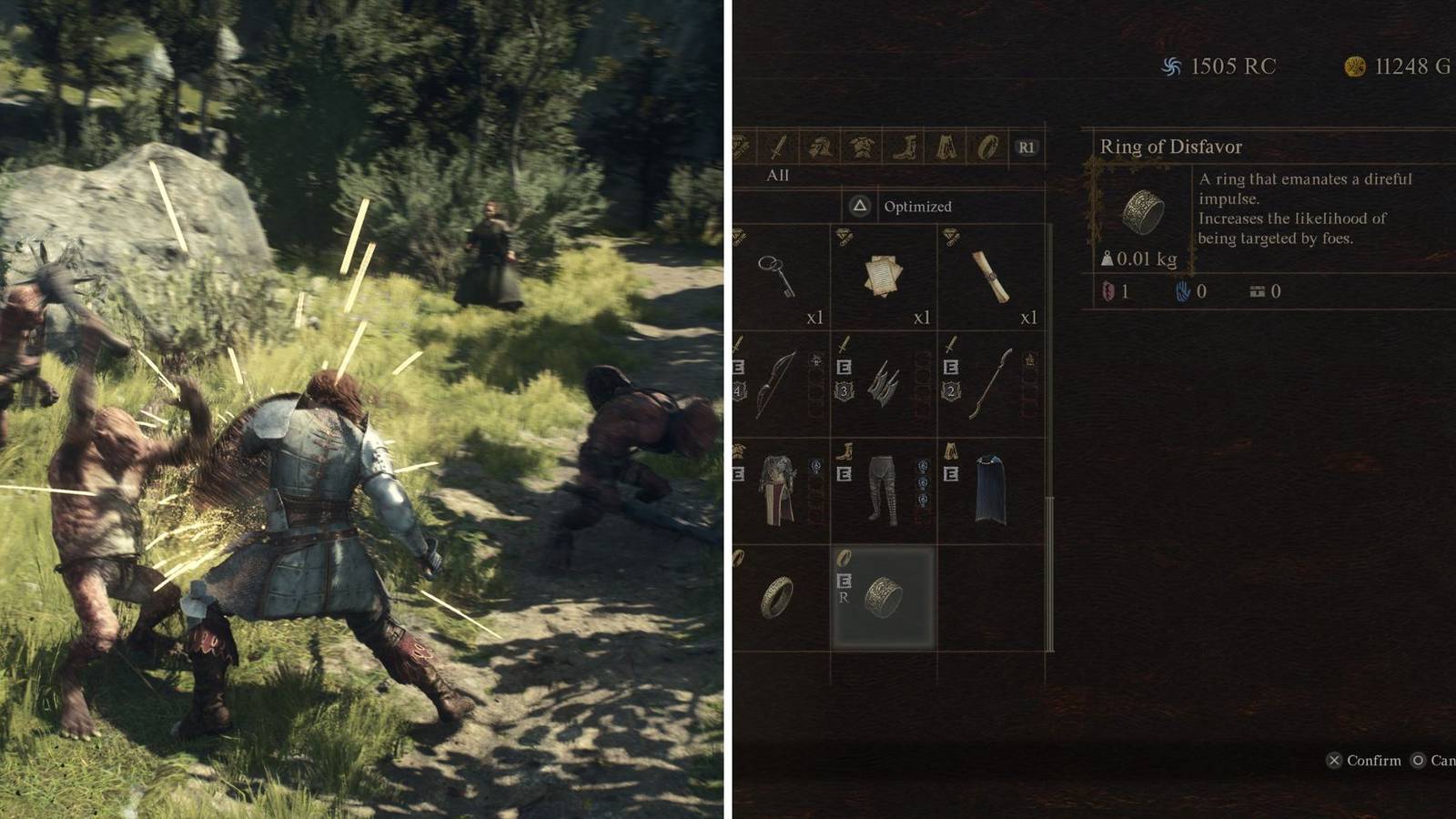1456x819 pixels.
Task: Toggle the E equipped badge on the trousers
Action: coord(846,473)
